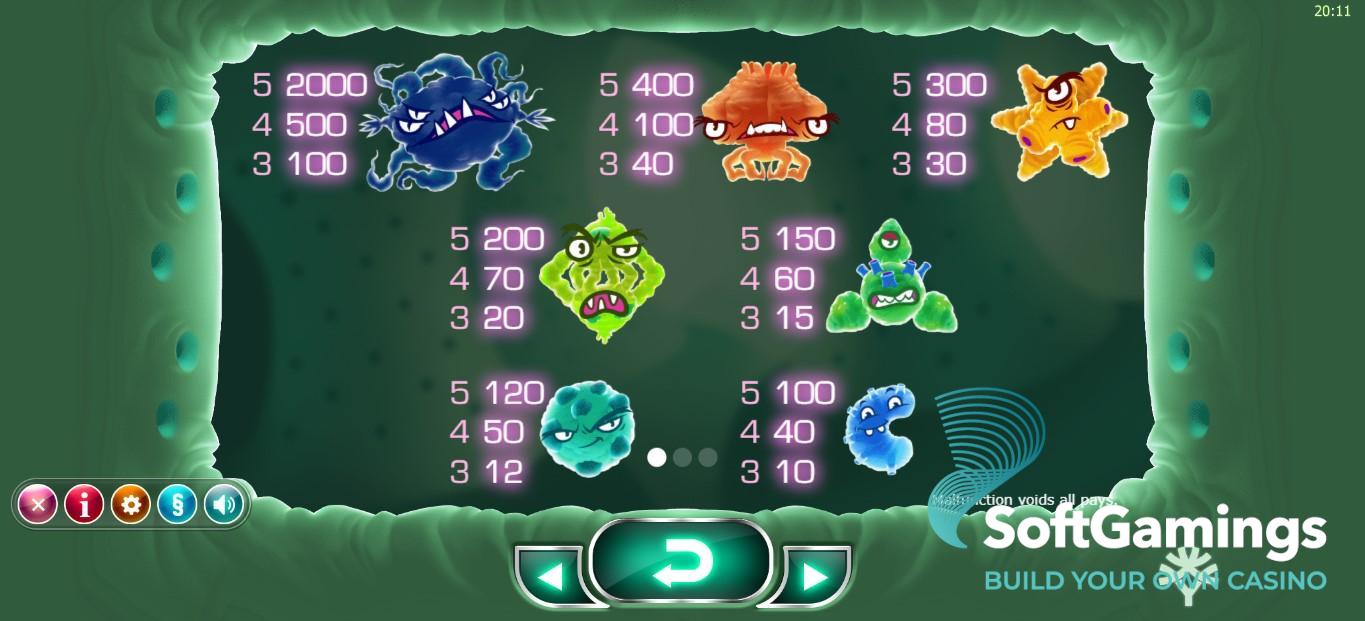This screenshot has width=1365, height=621.
Task: Toggle sound with the speaker button
Action: click(224, 505)
